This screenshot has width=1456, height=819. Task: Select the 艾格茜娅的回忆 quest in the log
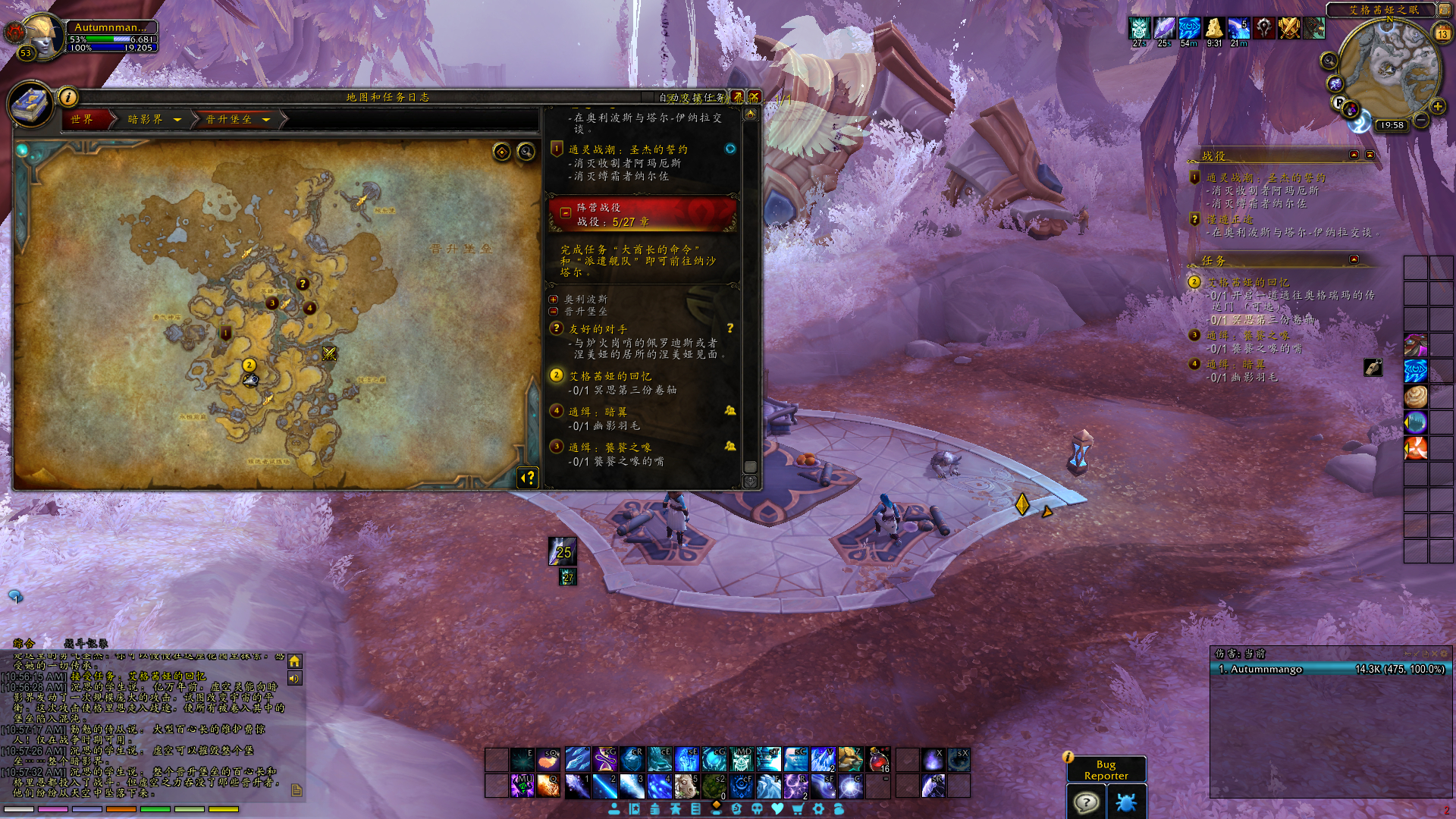click(x=610, y=376)
